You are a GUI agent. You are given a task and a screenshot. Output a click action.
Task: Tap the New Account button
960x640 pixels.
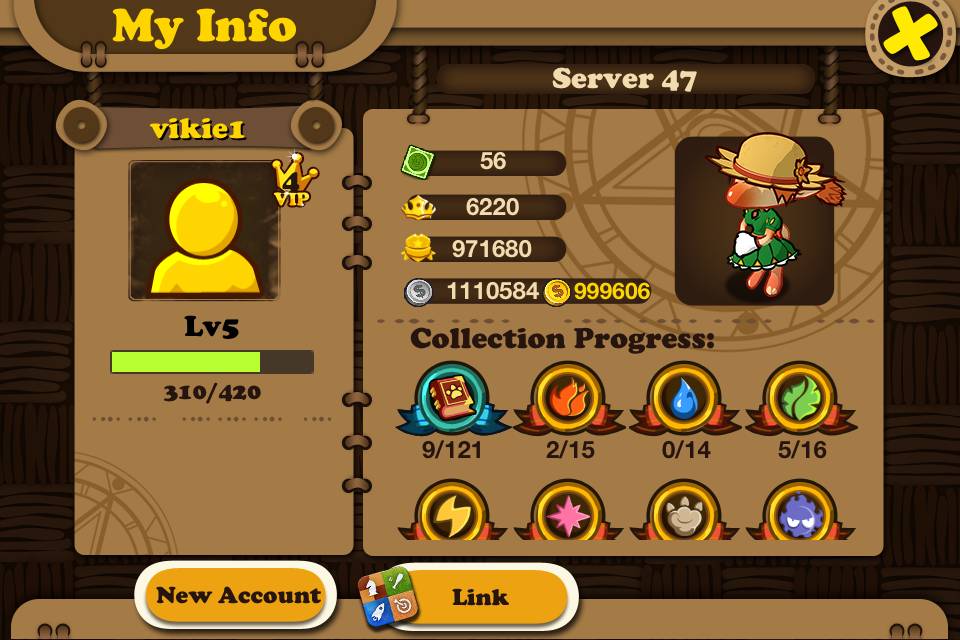pos(237,596)
